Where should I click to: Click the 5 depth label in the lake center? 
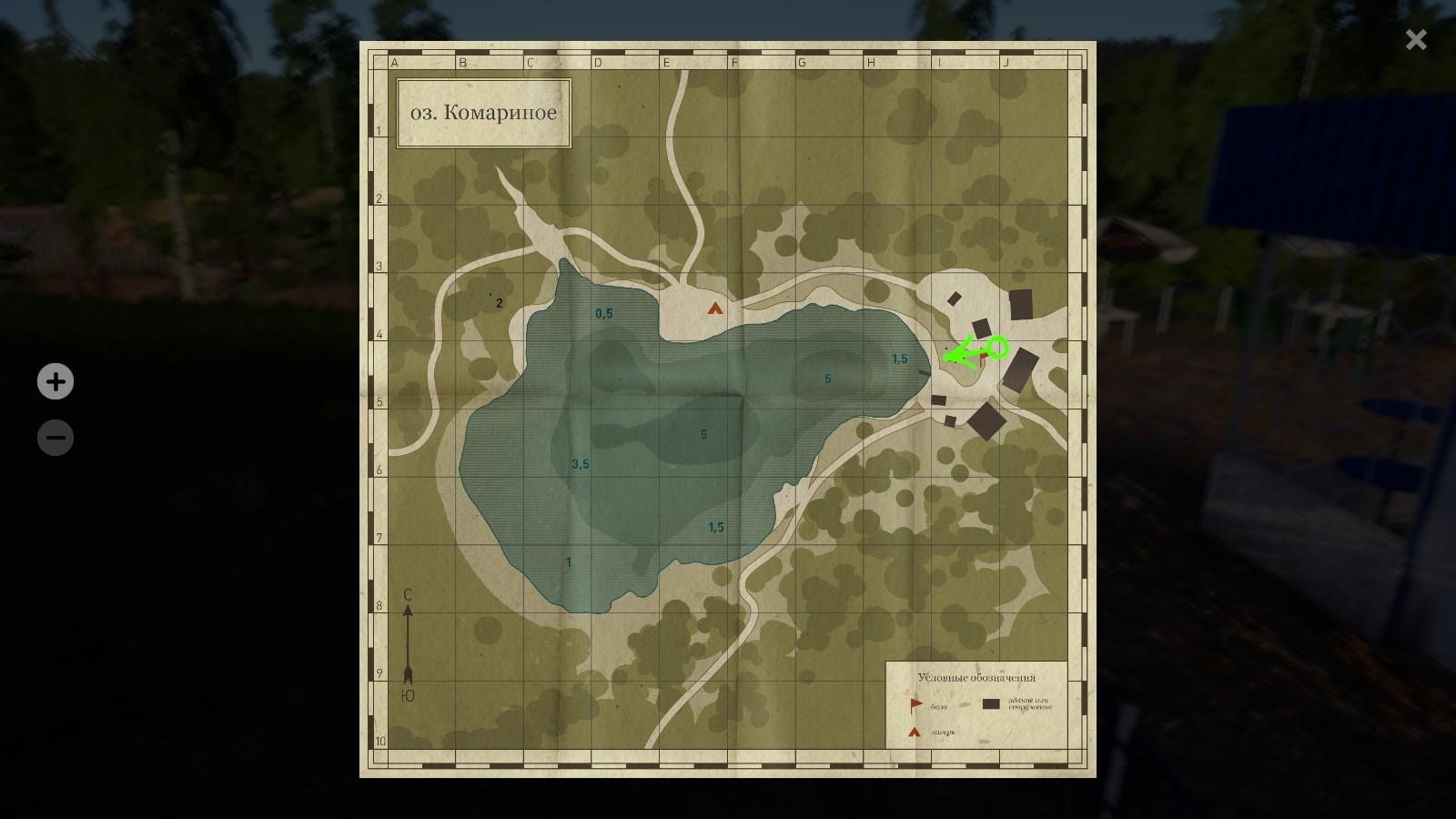click(703, 435)
